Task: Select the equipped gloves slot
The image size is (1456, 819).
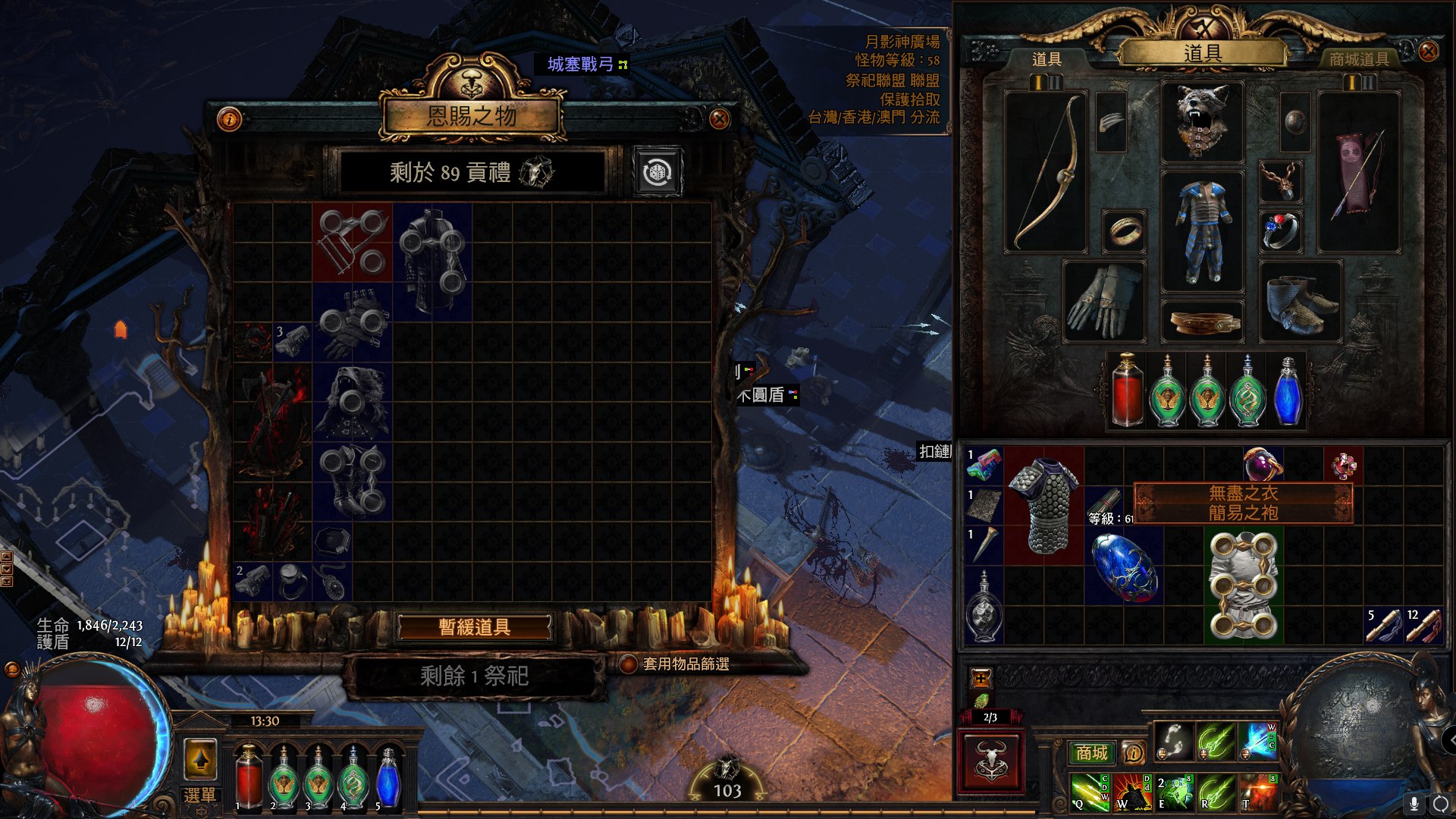Action: pyautogui.click(x=1104, y=301)
